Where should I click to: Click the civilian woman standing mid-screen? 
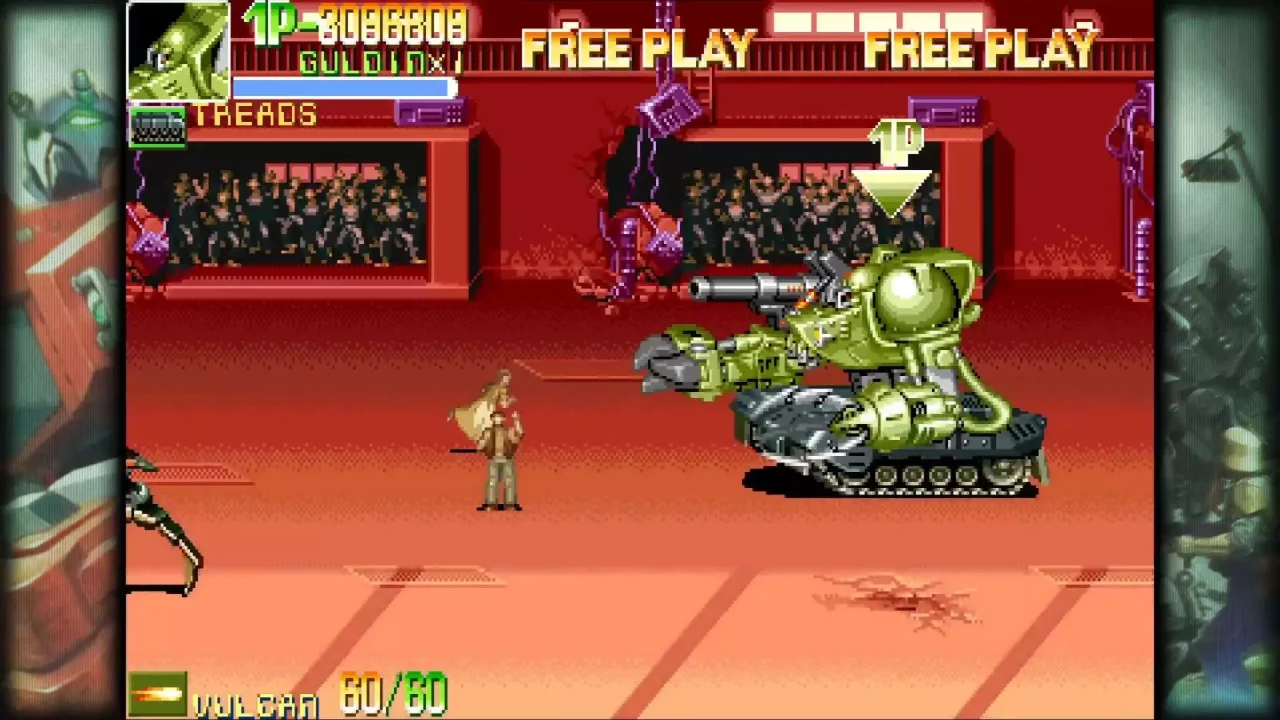497,440
